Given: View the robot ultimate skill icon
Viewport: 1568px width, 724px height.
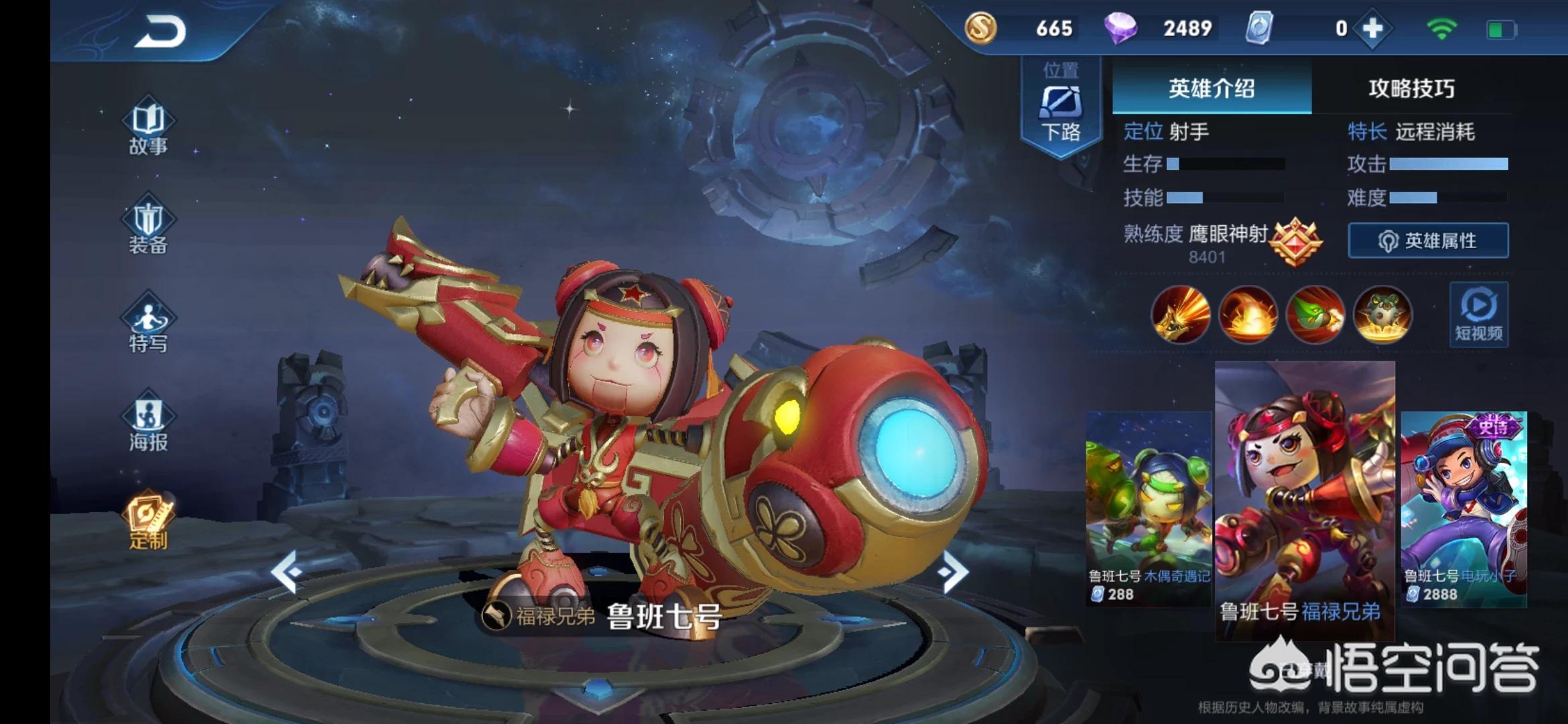Looking at the screenshot, I should 1382,314.
